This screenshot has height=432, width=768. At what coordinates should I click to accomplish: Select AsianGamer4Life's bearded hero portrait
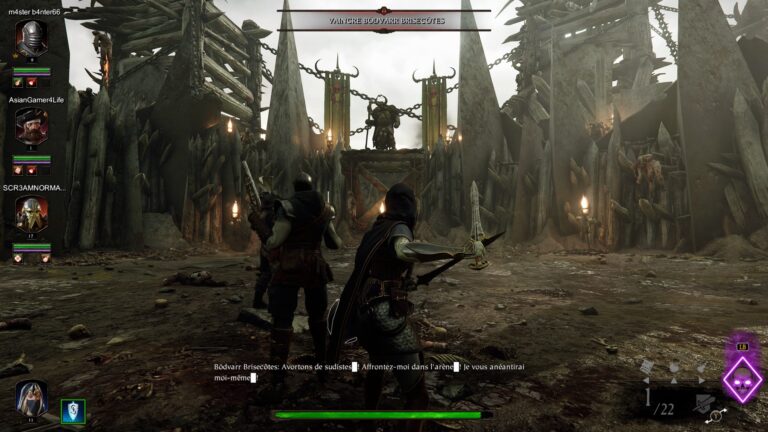click(x=31, y=125)
